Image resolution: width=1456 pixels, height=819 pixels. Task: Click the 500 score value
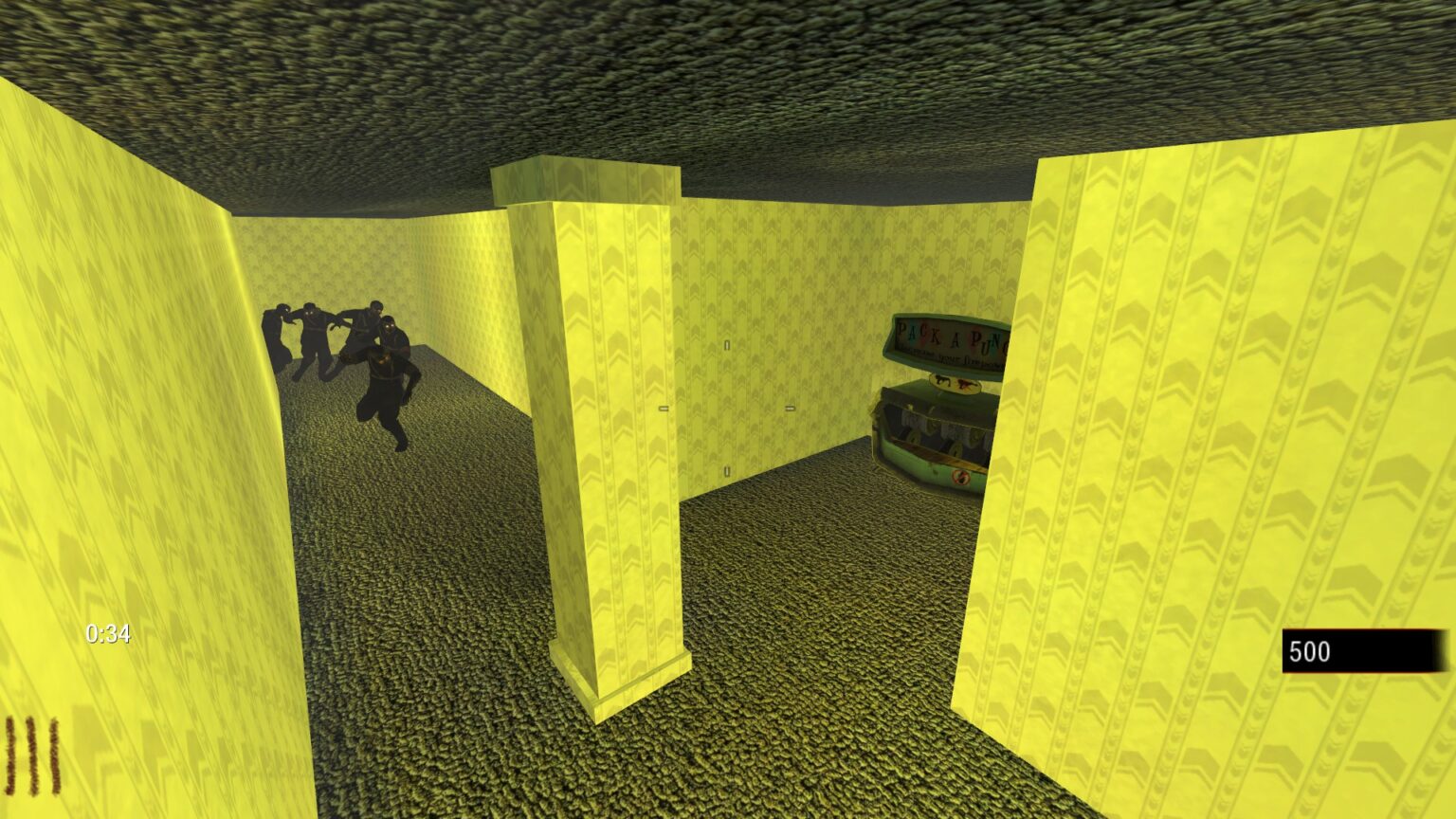(x=1311, y=651)
